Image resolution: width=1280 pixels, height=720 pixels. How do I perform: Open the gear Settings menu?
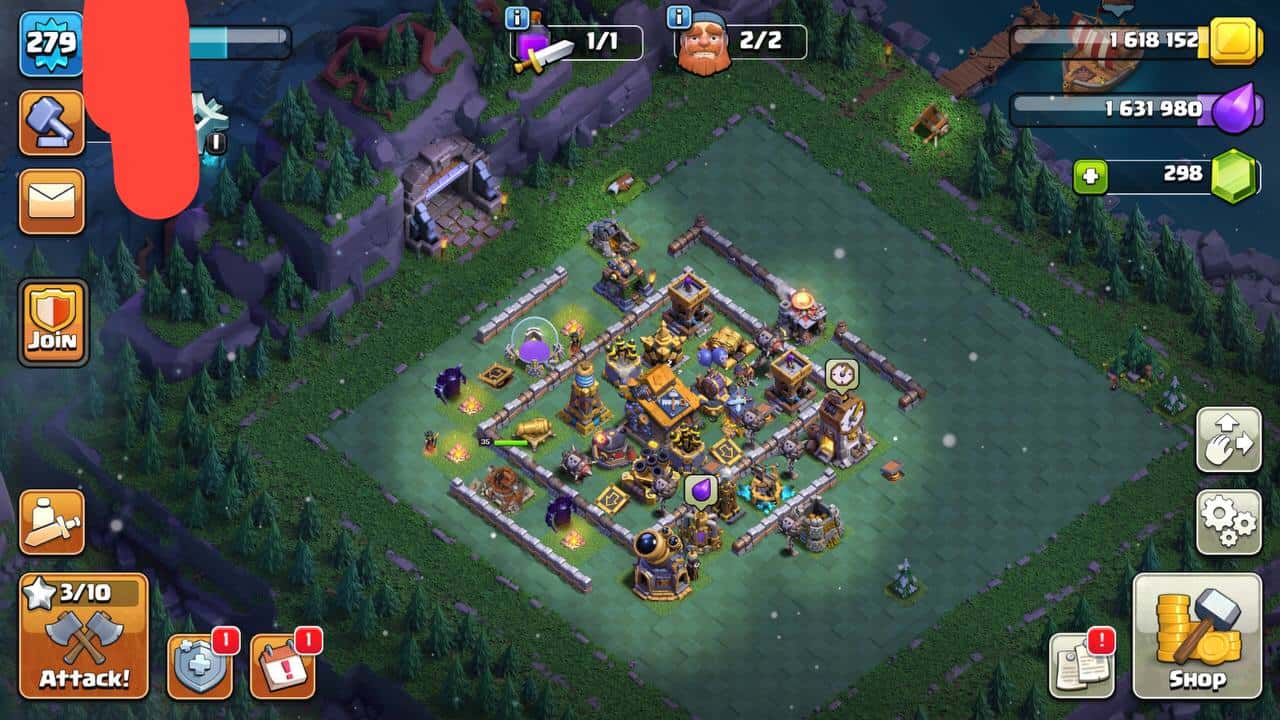(1228, 522)
